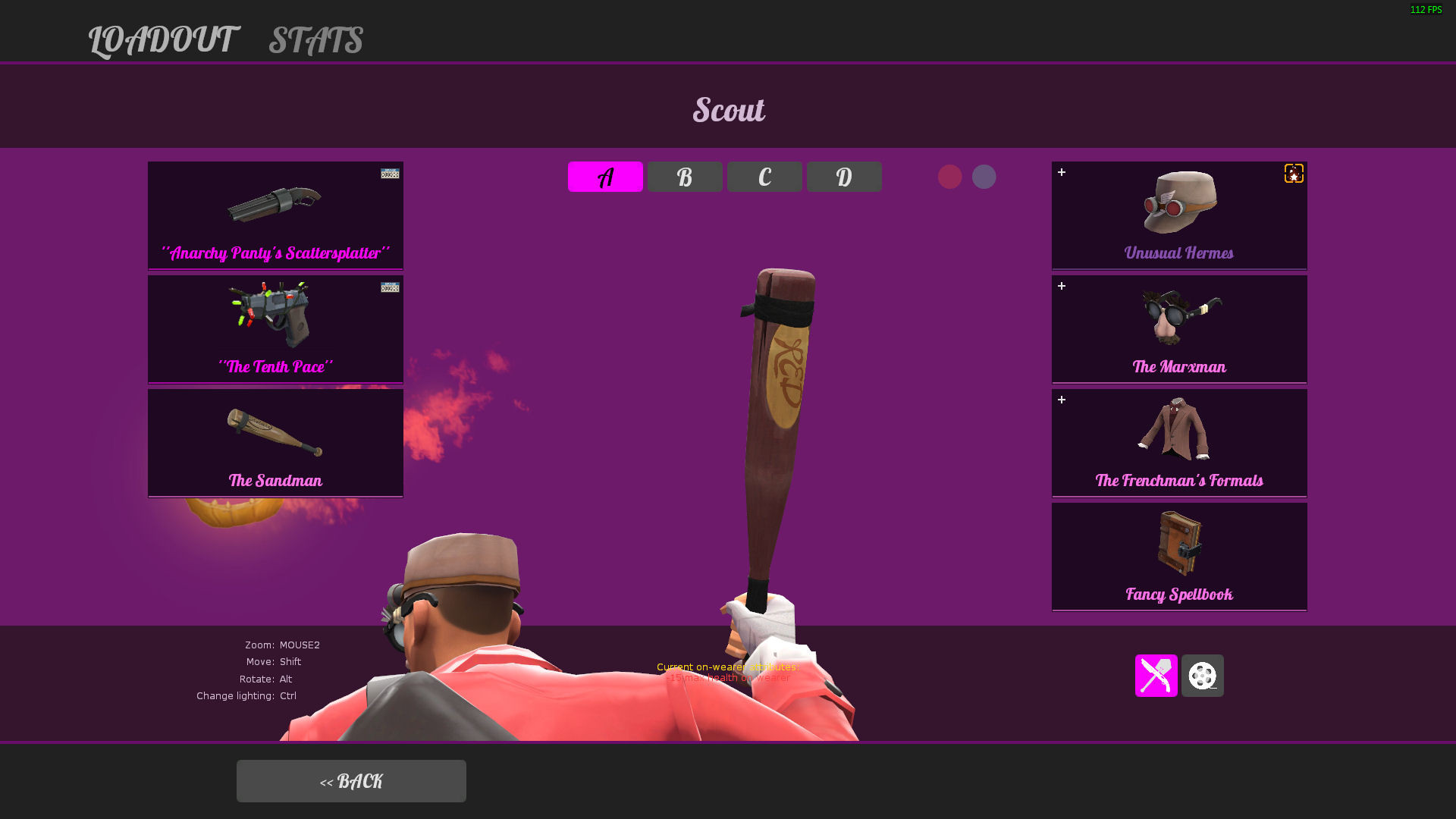The height and width of the screenshot is (819, 1456).
Task: Enable loadout preset A
Action: coord(605,176)
